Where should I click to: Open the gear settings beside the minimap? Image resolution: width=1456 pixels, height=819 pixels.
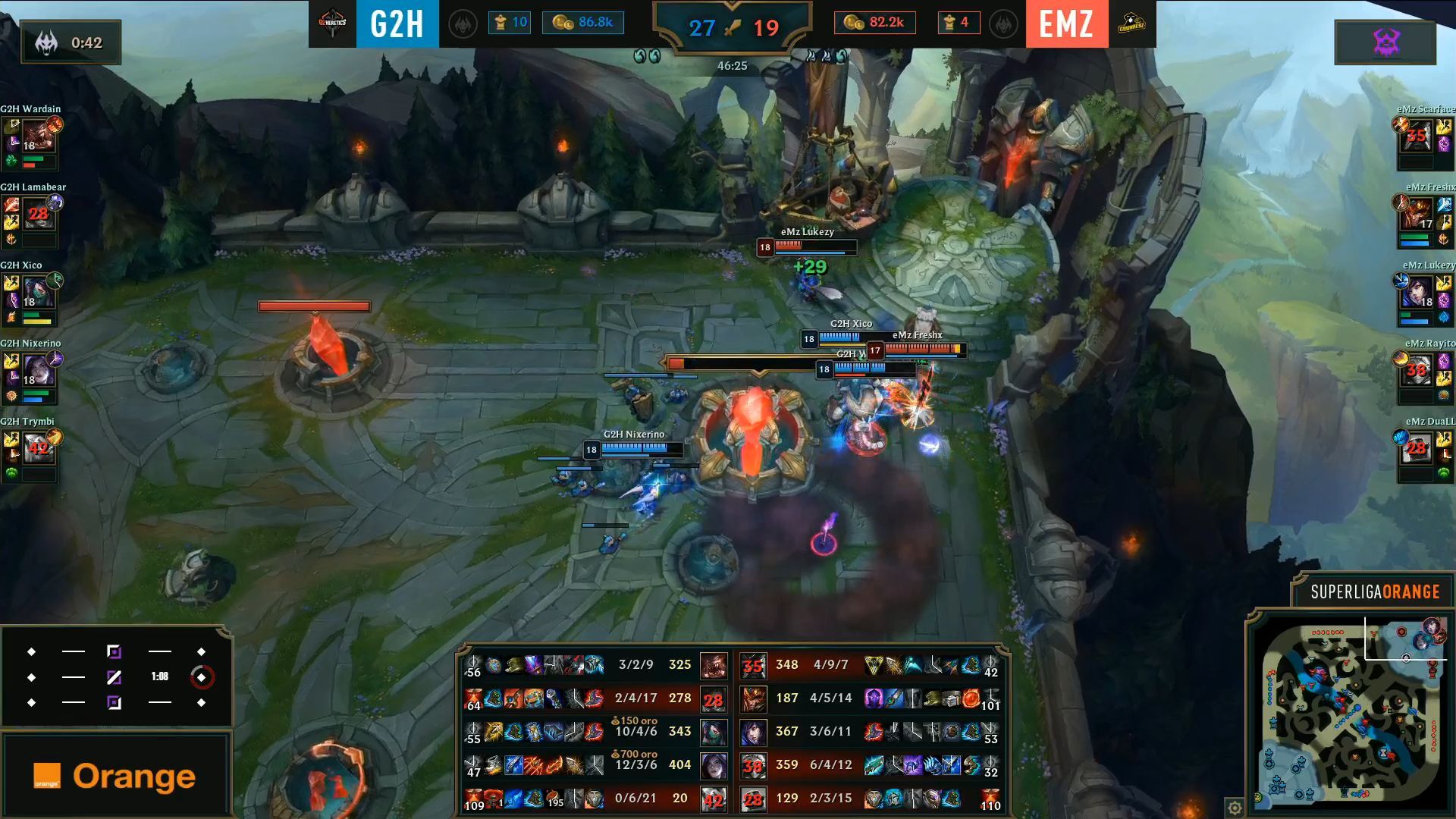coord(1235,807)
